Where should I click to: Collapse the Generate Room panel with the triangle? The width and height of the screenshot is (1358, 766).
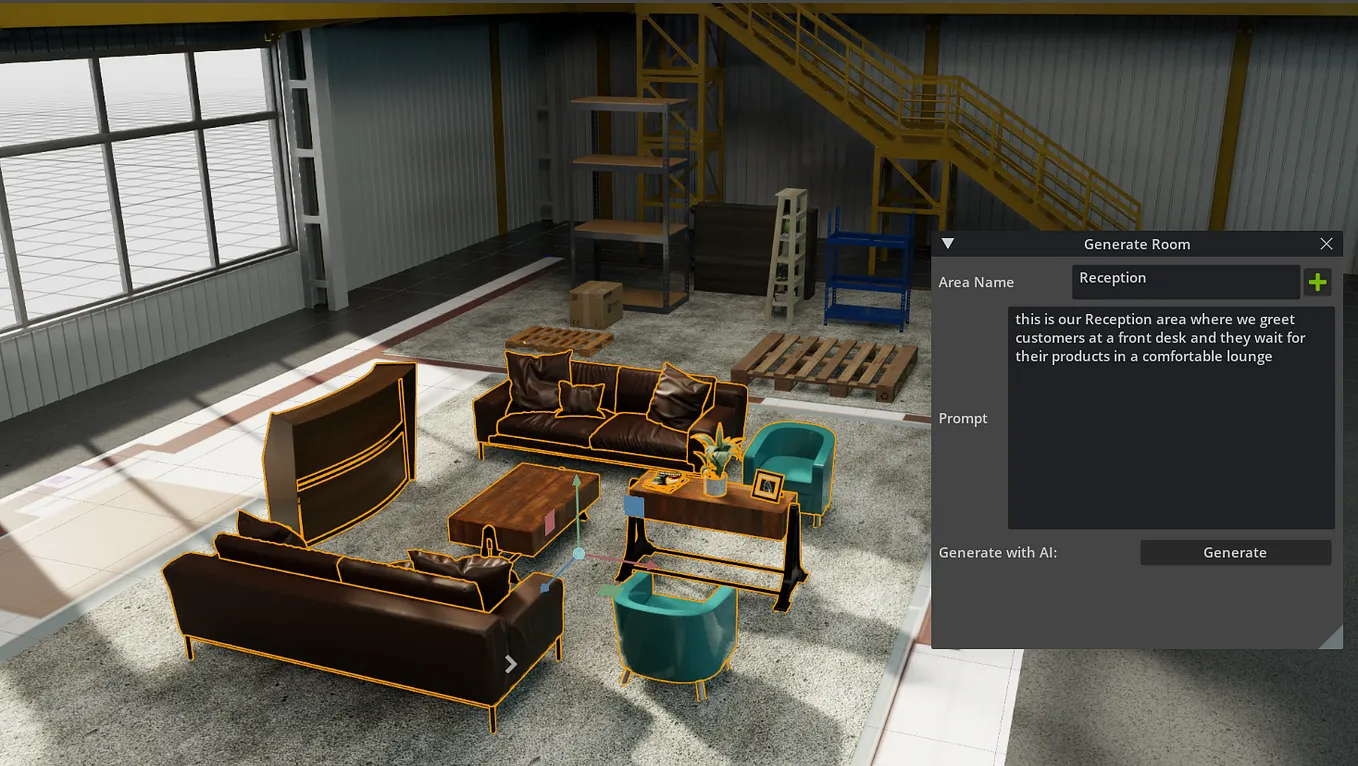(946, 243)
